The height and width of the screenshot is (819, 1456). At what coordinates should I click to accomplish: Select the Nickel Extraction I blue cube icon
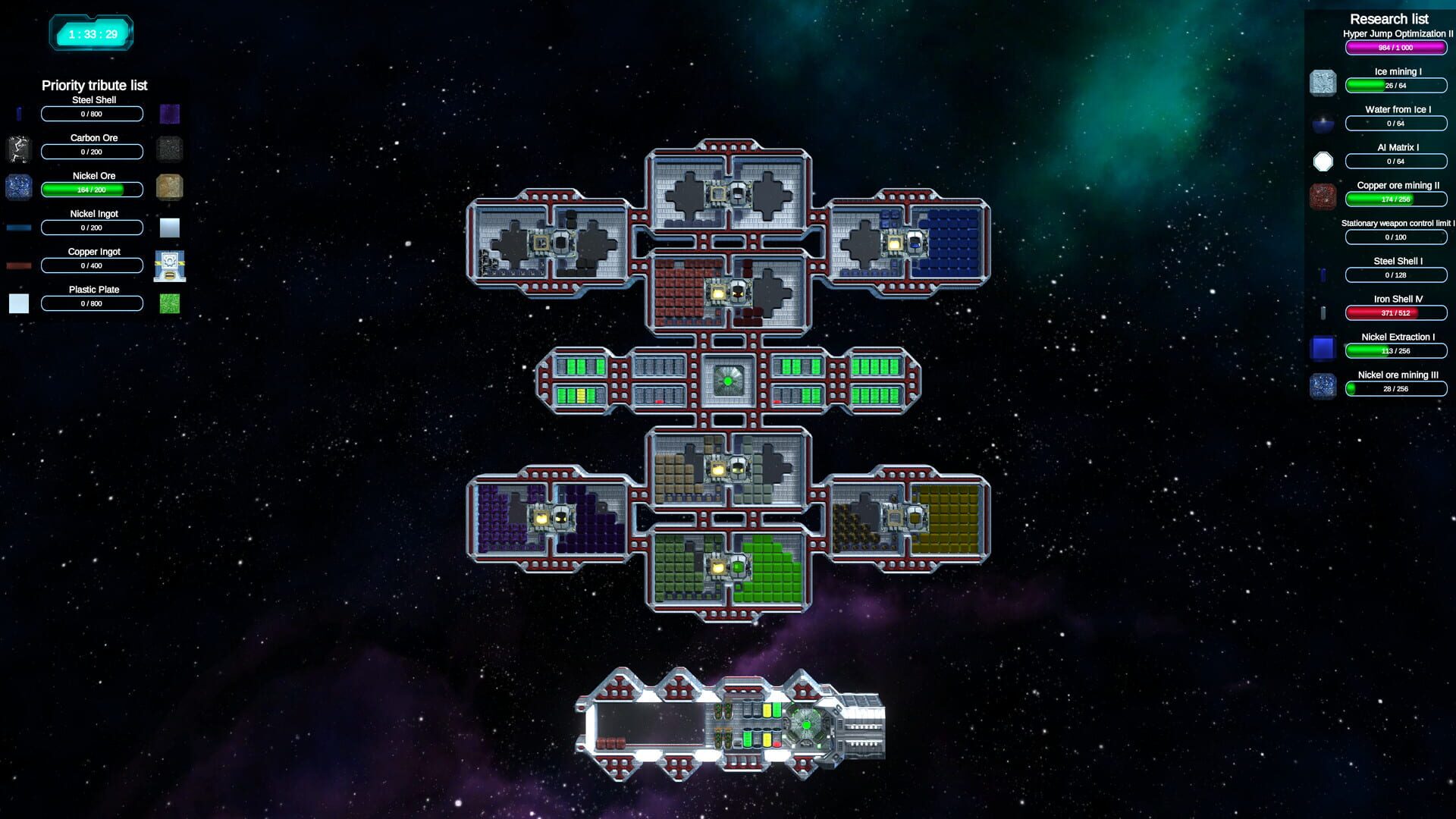(x=1323, y=347)
